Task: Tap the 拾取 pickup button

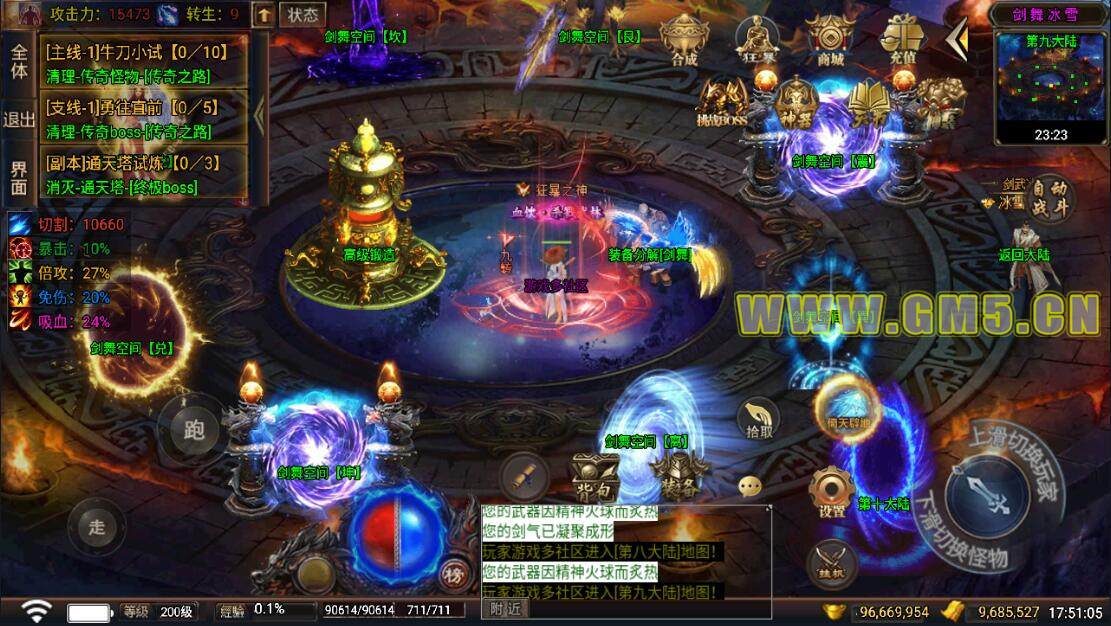Action: 759,417
